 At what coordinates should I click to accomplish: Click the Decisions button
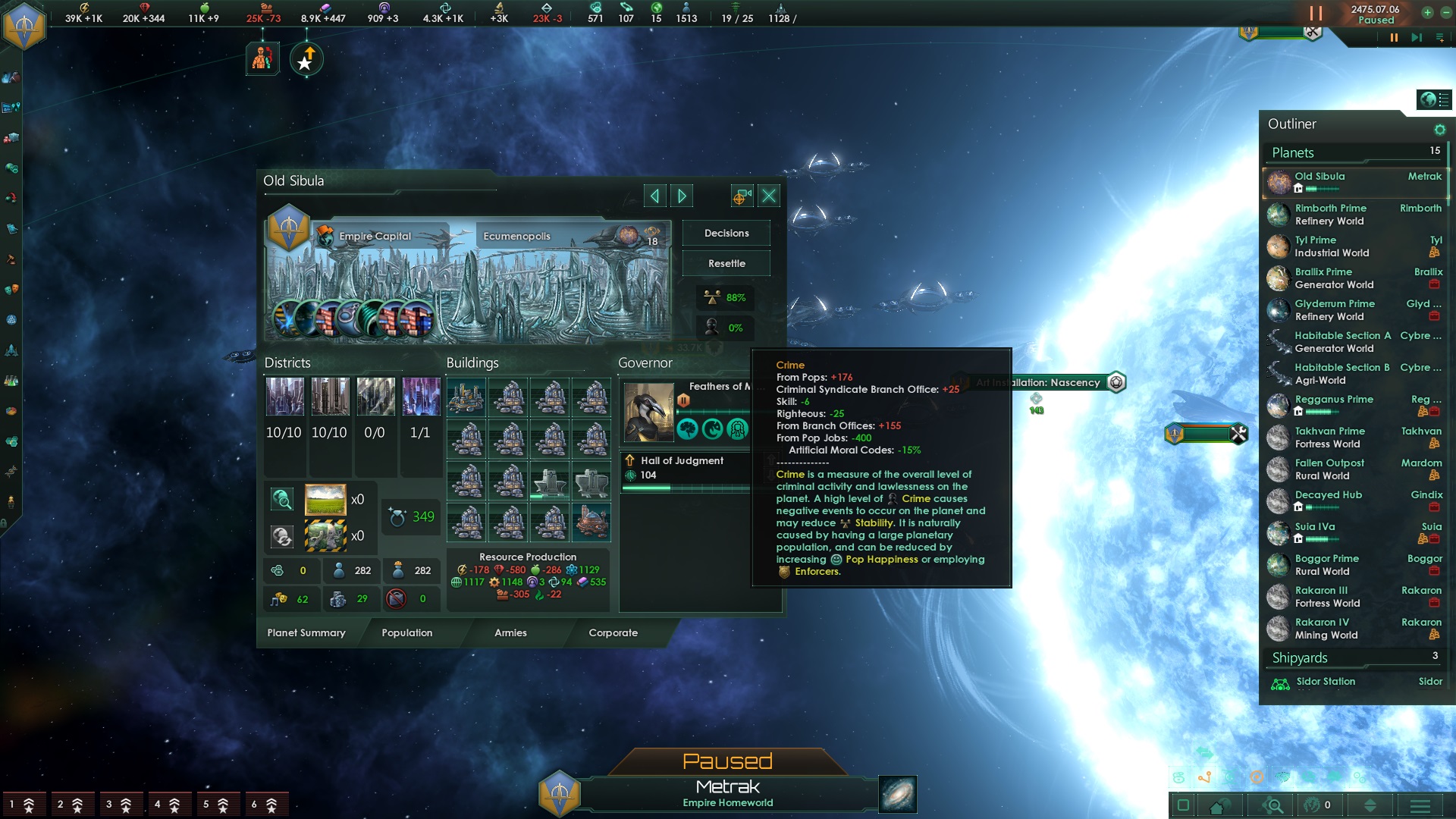point(726,233)
